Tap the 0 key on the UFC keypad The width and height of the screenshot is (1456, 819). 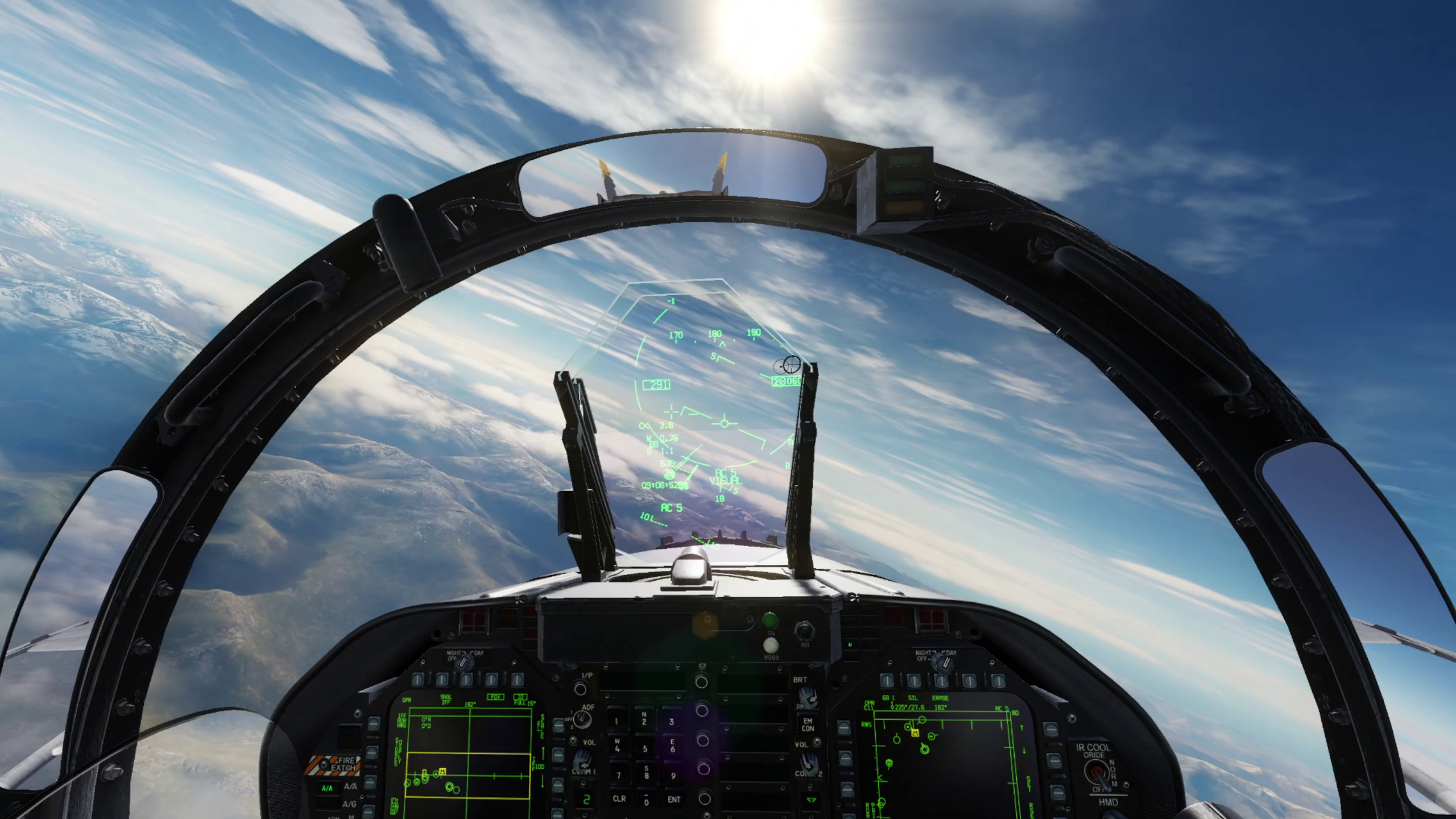[646, 800]
